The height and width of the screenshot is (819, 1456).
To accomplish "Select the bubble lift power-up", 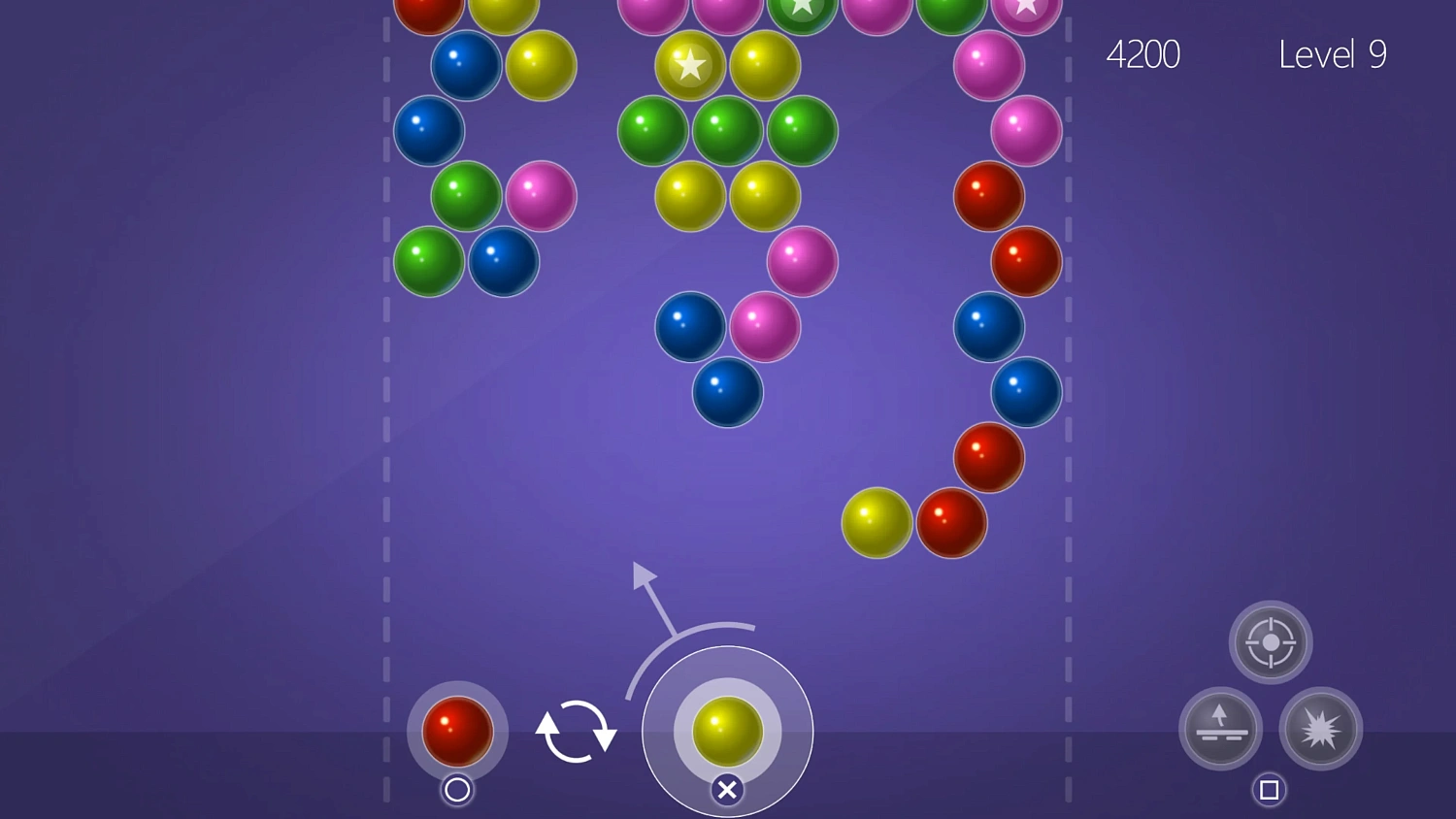I will click(x=1220, y=729).
